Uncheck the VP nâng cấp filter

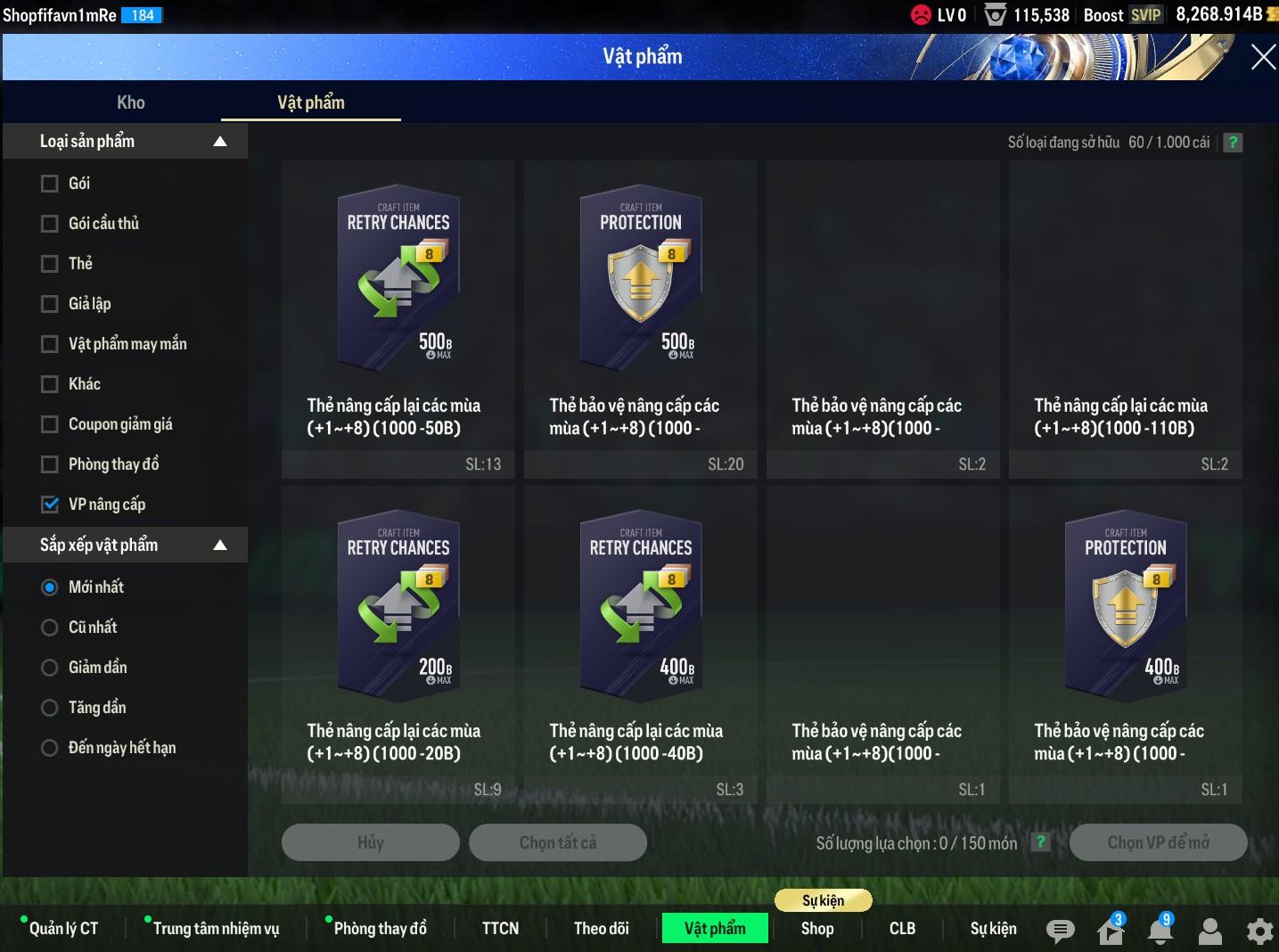click(x=50, y=505)
